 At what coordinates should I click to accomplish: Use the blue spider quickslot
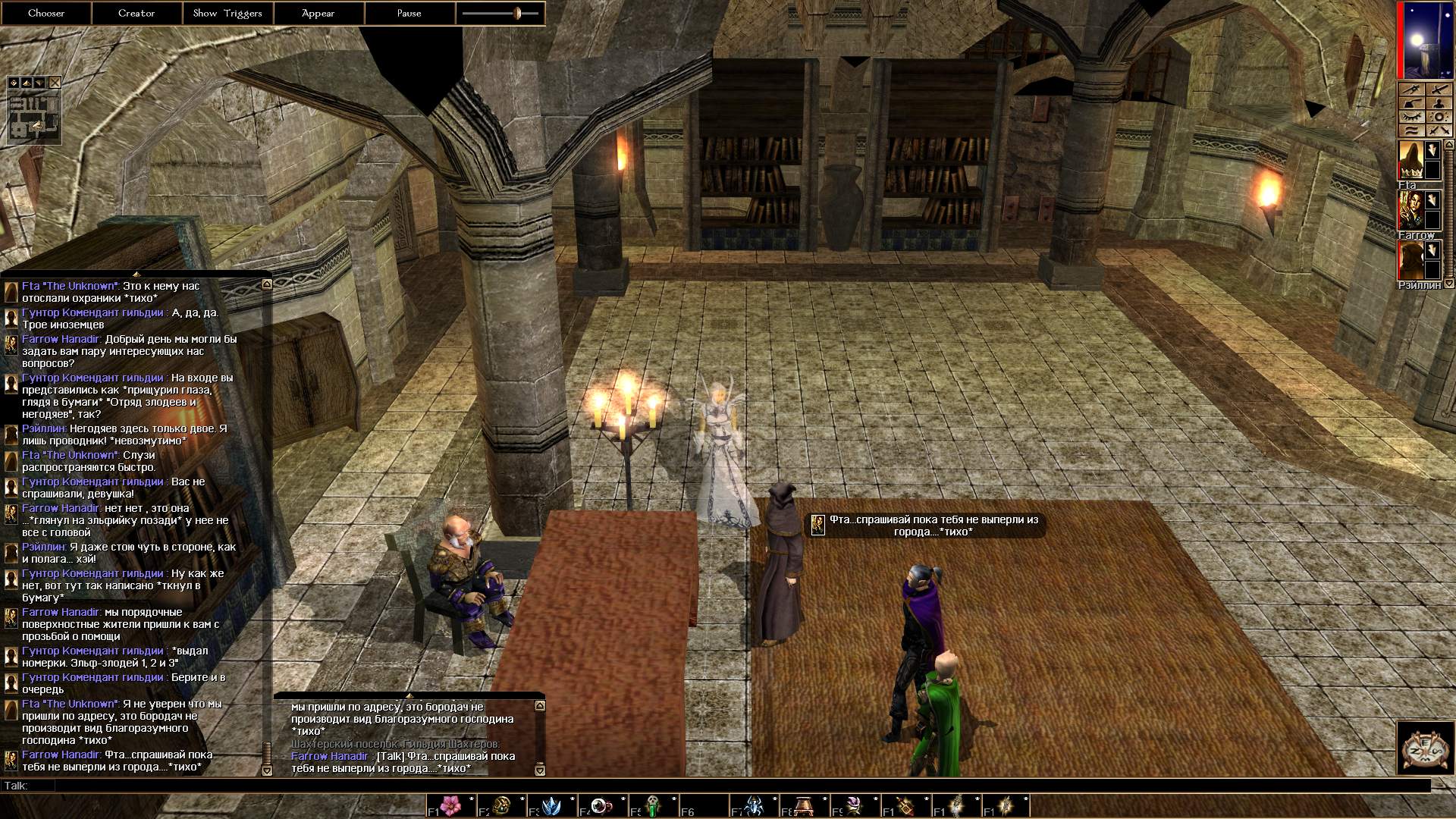(x=755, y=805)
